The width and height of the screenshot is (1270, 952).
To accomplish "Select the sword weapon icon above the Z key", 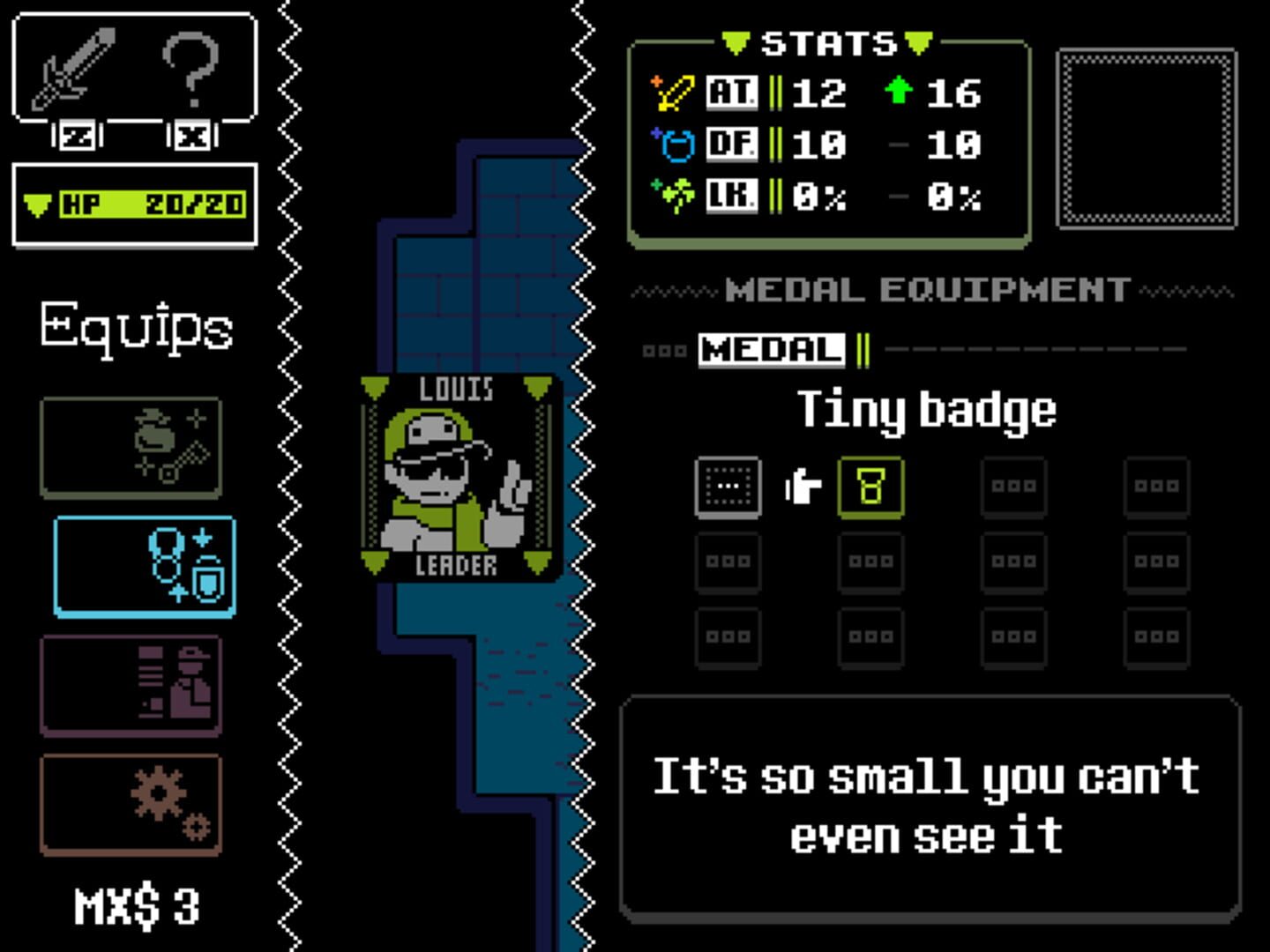I will (75, 71).
